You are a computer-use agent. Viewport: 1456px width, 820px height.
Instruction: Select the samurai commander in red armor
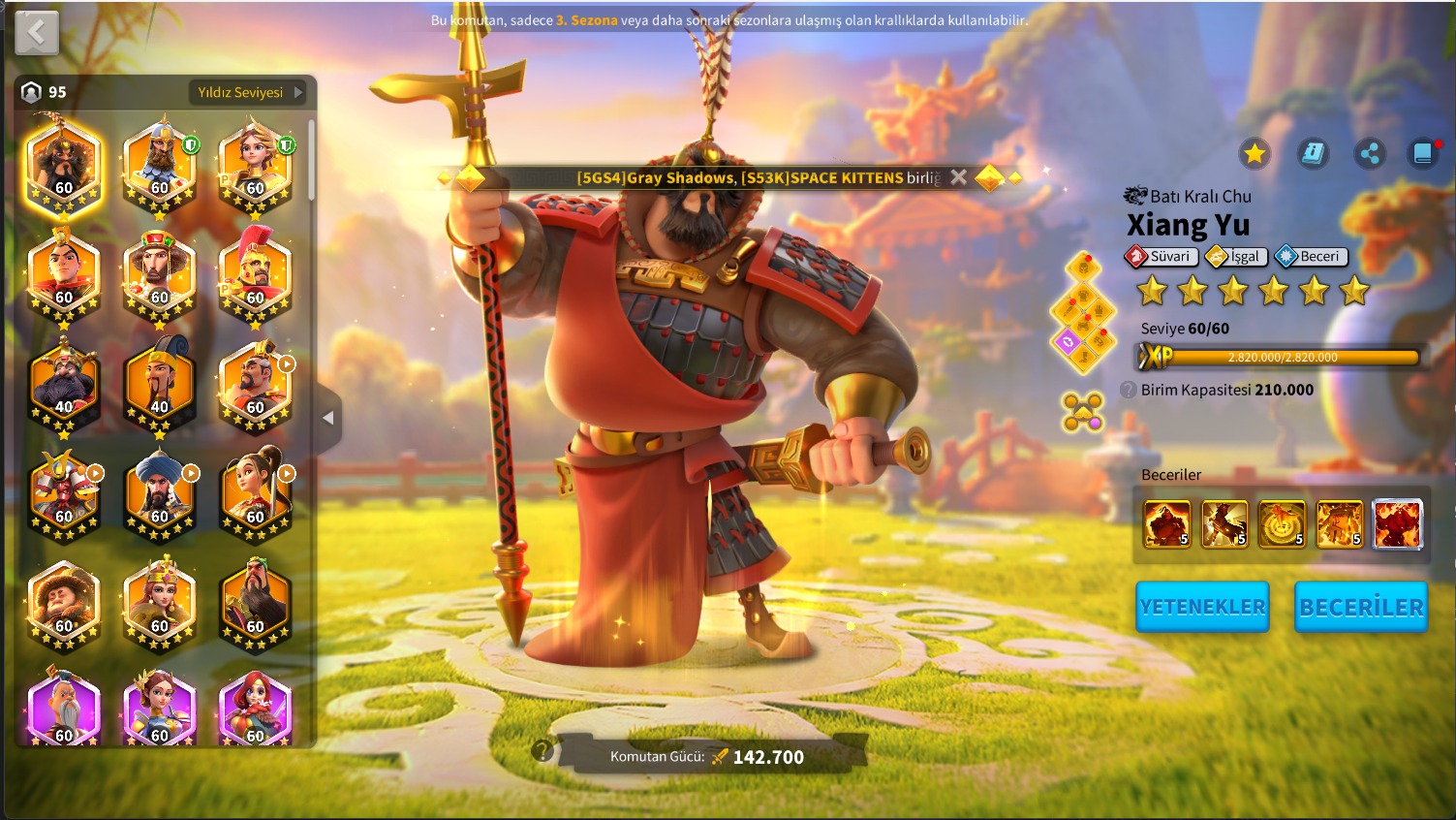(64, 492)
